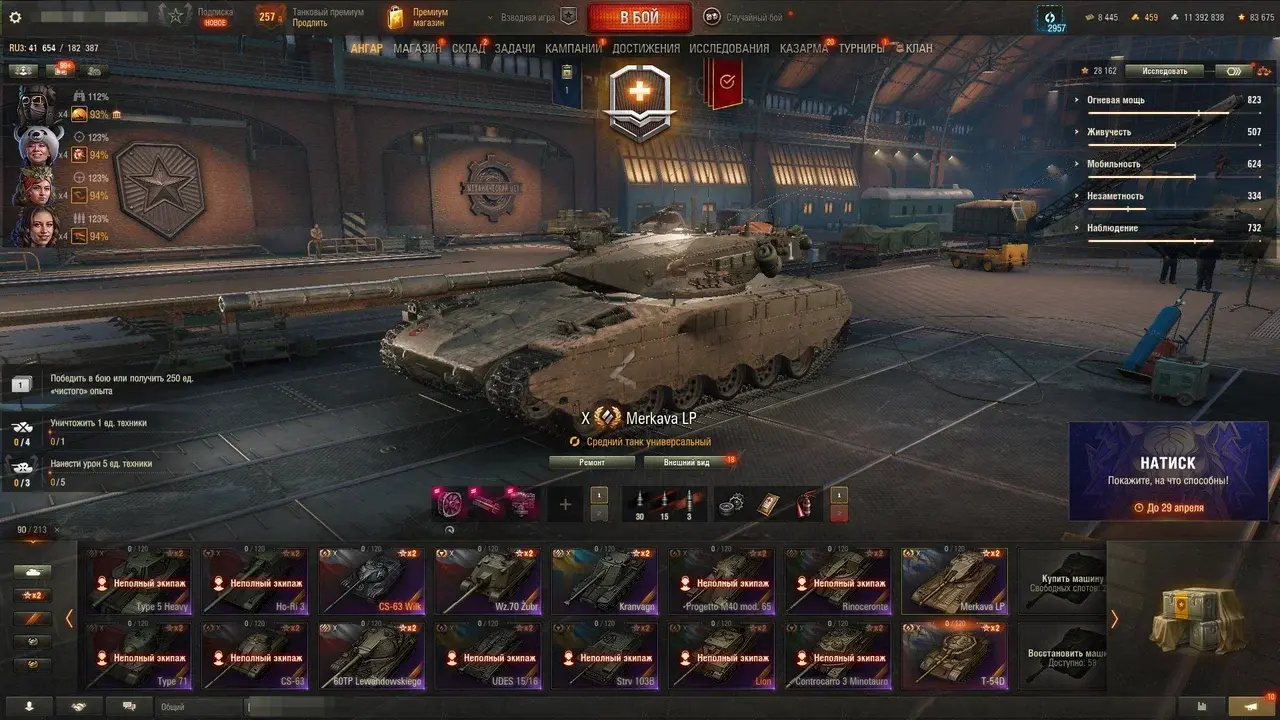Viewport: 1280px width, 720px height.
Task: Open the МАГАЗИН tab
Action: coord(416,48)
